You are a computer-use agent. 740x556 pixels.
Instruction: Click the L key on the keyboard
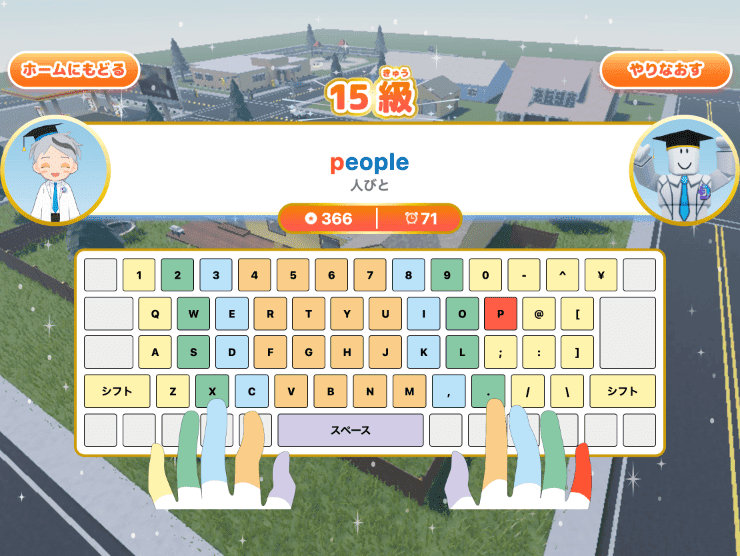coord(462,352)
